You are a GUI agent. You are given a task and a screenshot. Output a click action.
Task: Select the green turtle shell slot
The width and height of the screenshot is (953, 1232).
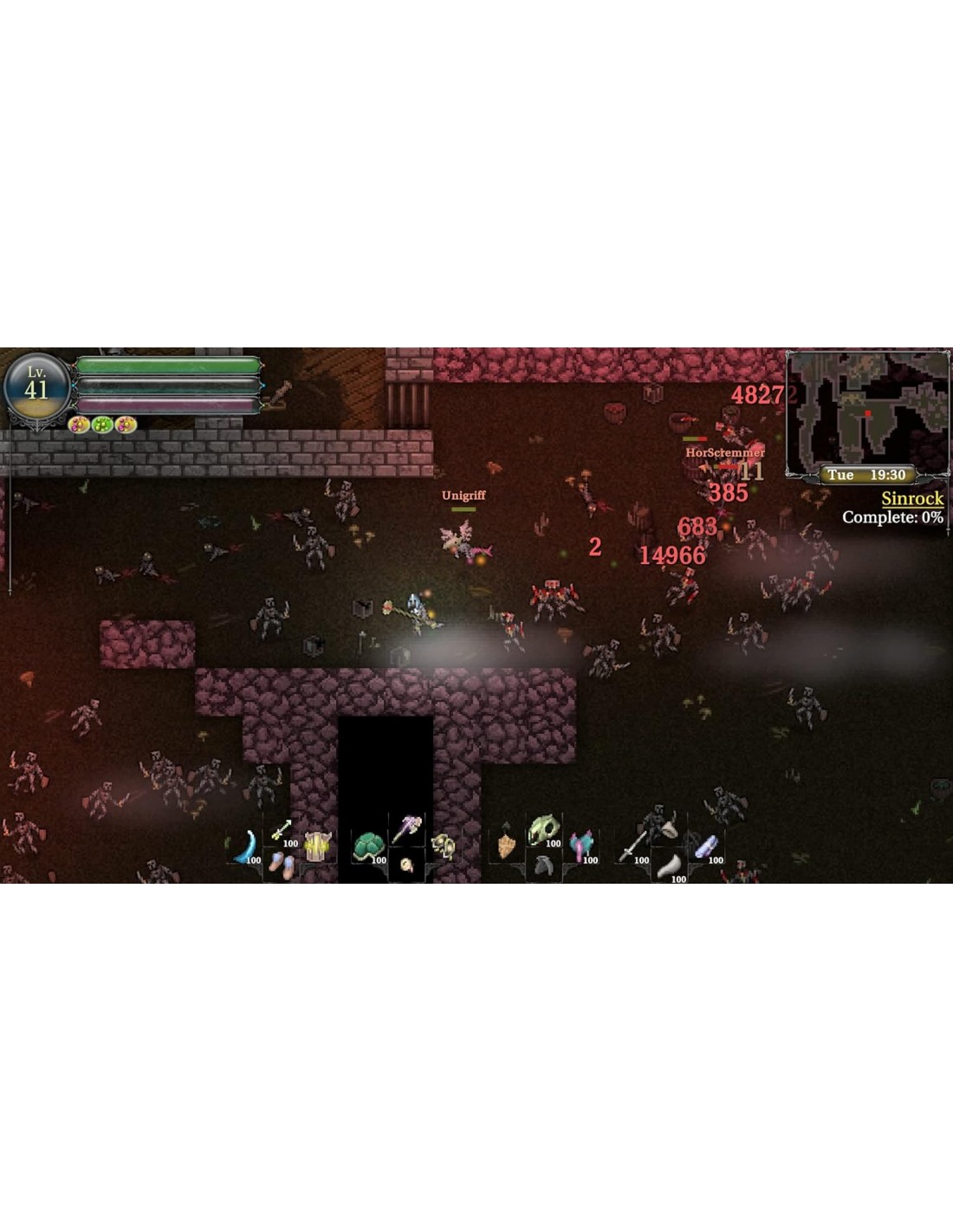click(368, 846)
